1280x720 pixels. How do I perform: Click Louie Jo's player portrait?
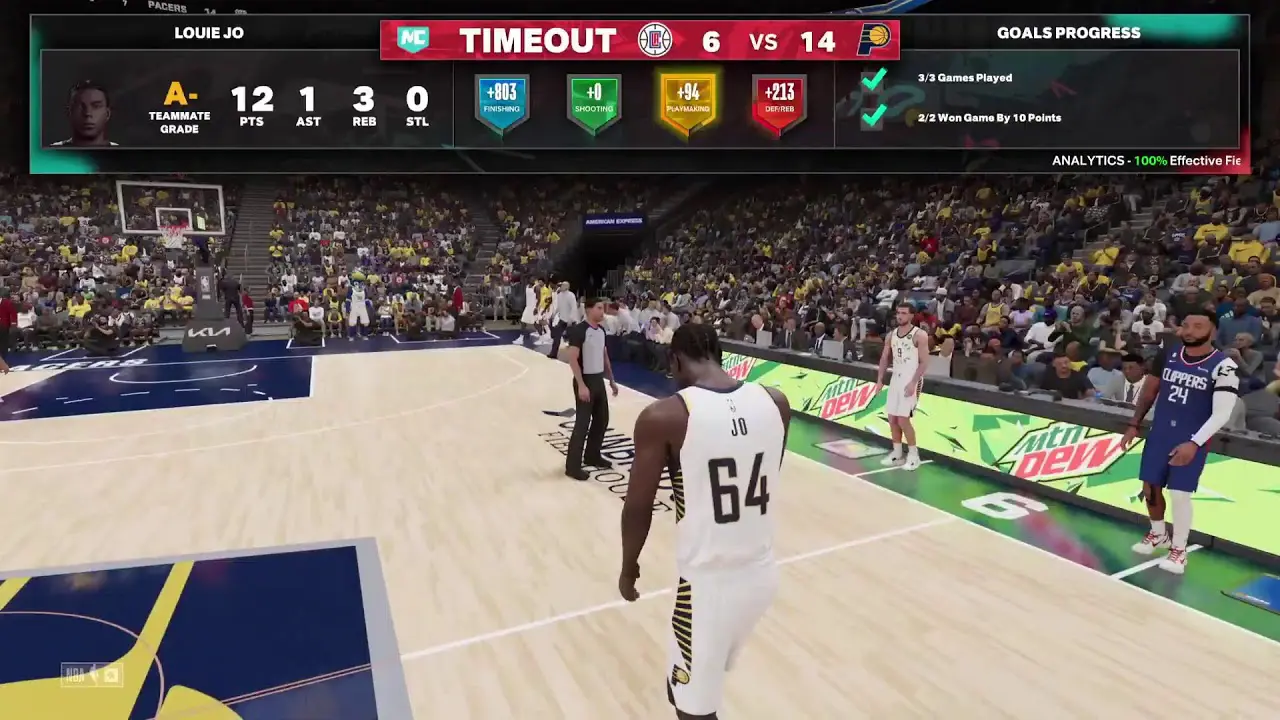click(90, 112)
